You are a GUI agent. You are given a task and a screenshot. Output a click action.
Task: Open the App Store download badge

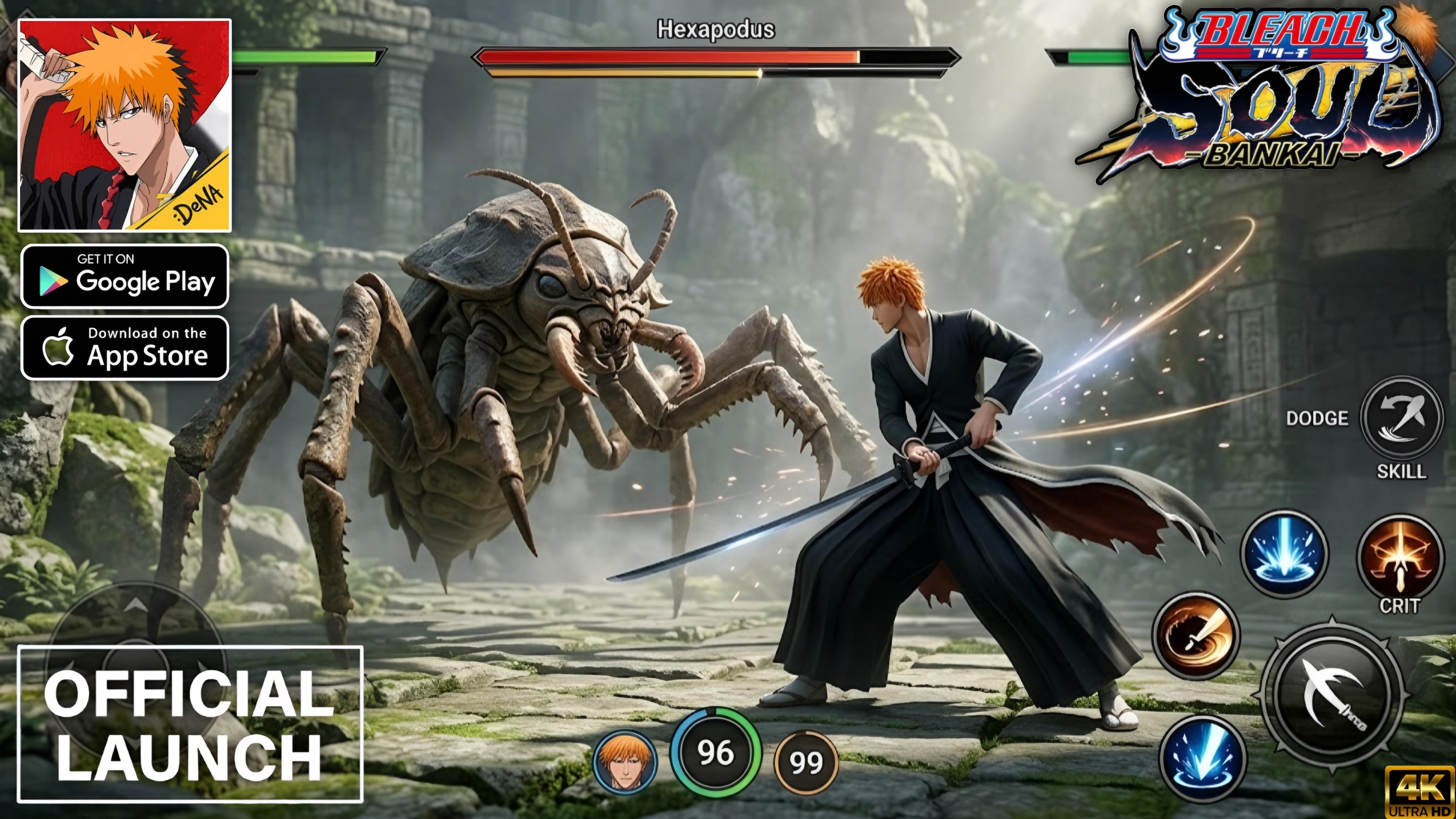coord(124,346)
